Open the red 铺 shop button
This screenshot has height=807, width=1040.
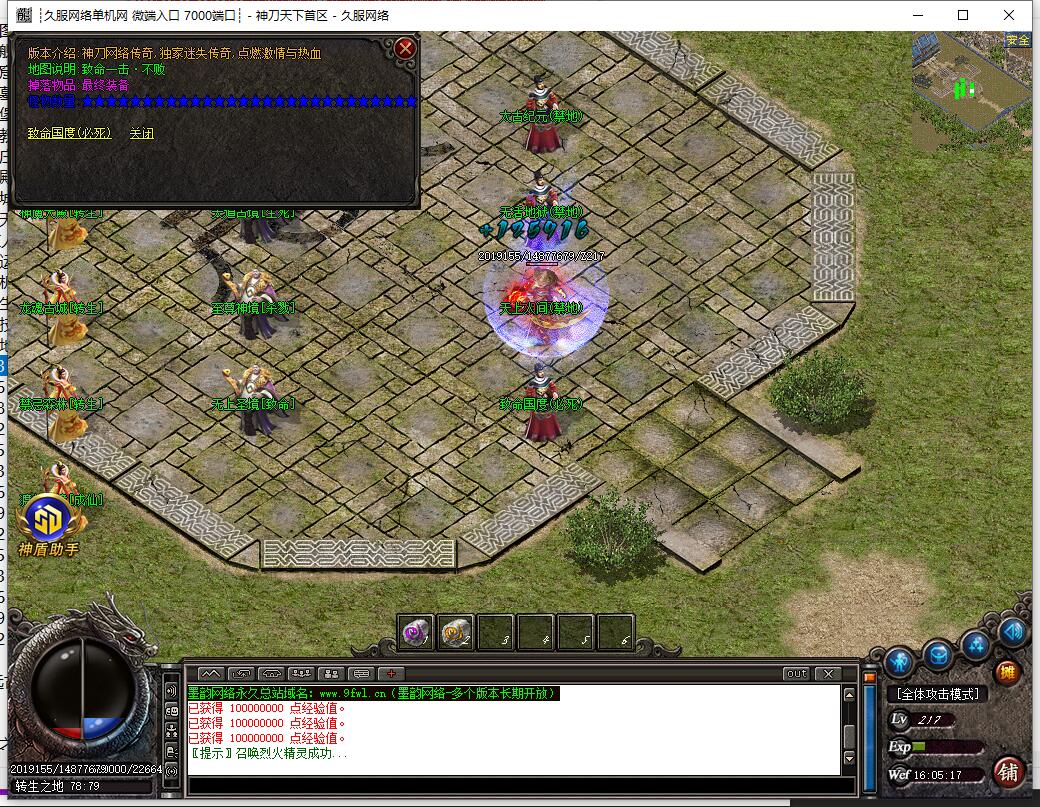tap(1009, 771)
